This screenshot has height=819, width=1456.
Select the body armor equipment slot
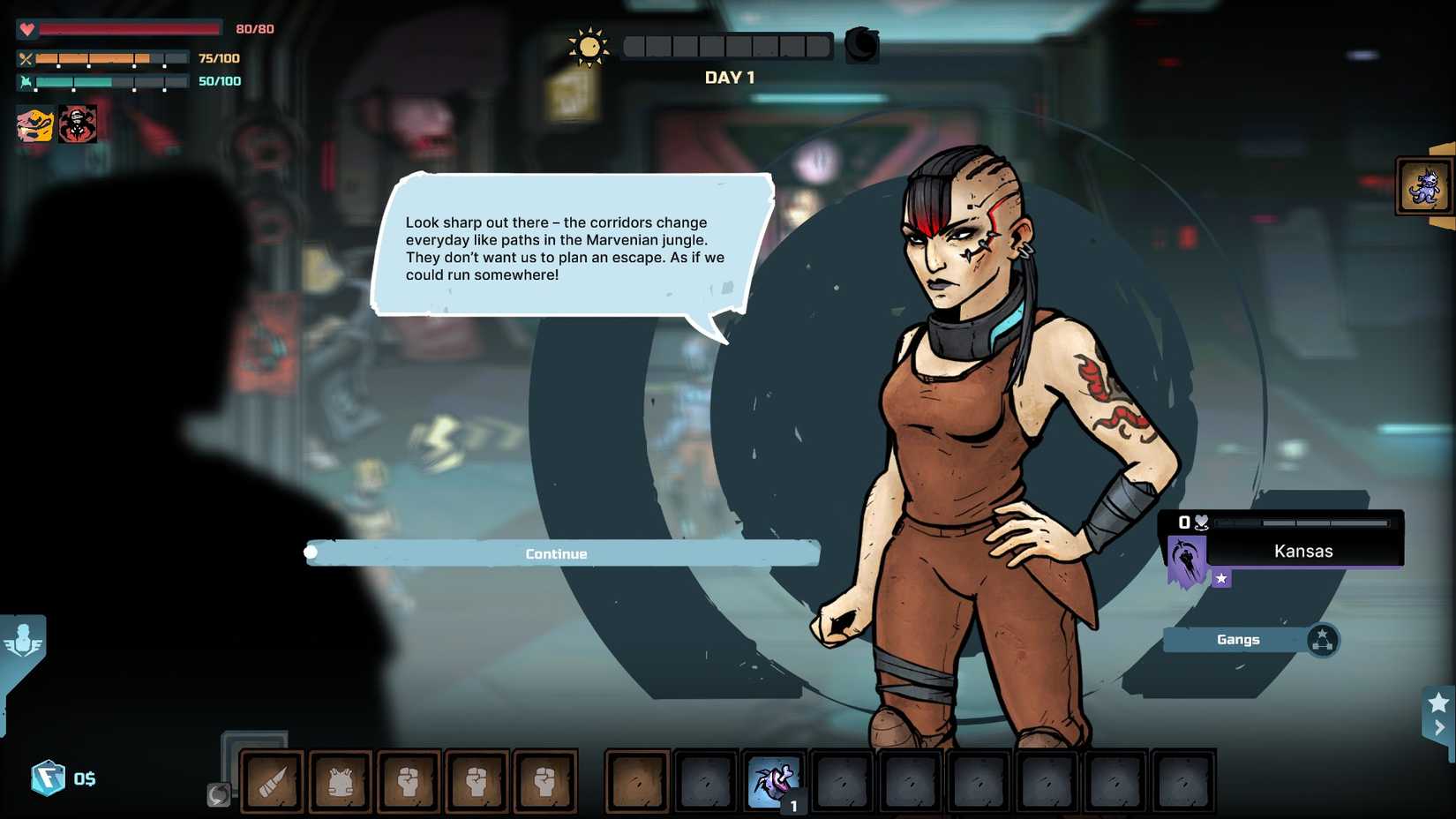click(x=341, y=781)
